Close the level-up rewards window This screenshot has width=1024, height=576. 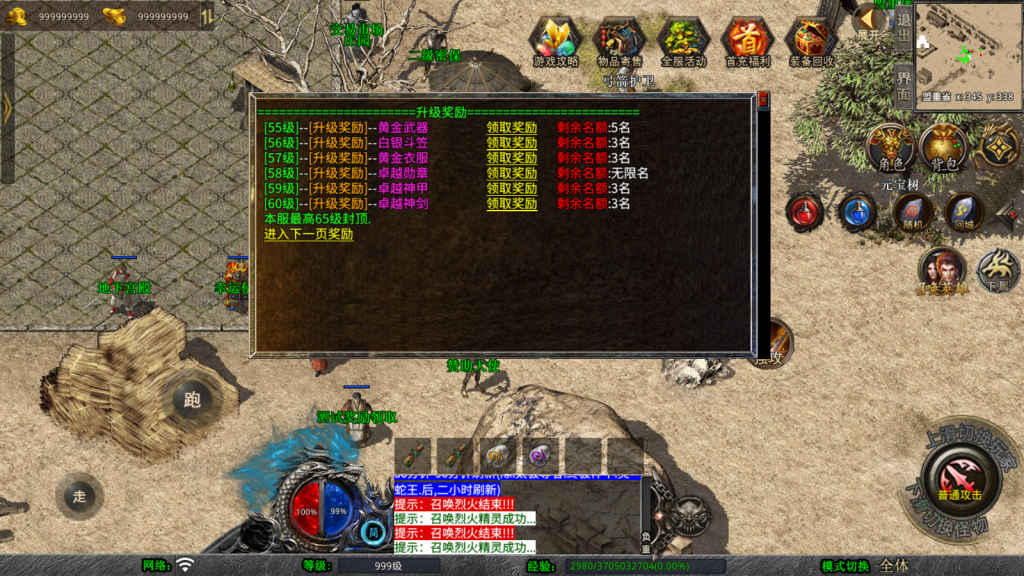coord(763,100)
